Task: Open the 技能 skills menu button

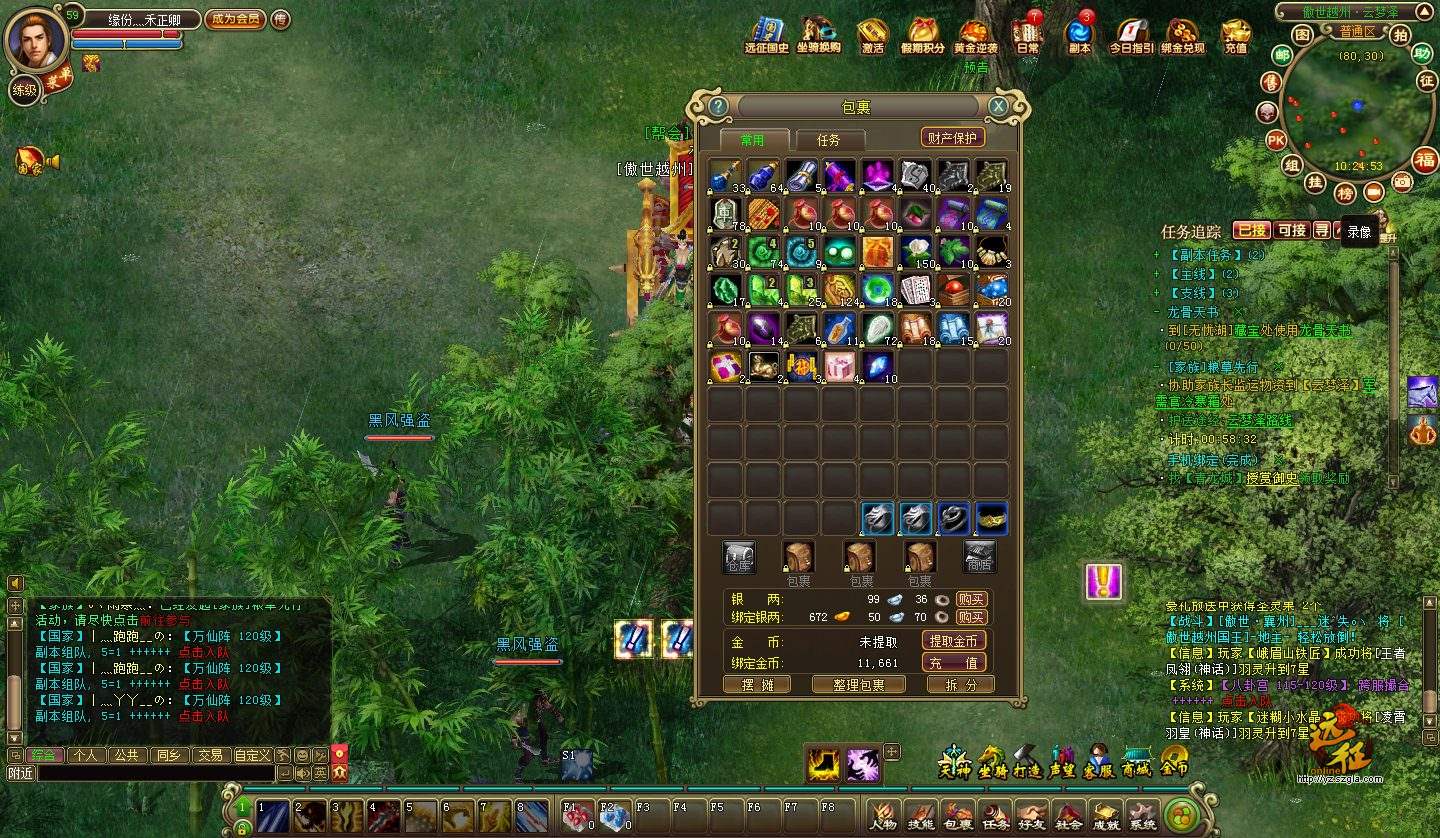Action: click(920, 815)
